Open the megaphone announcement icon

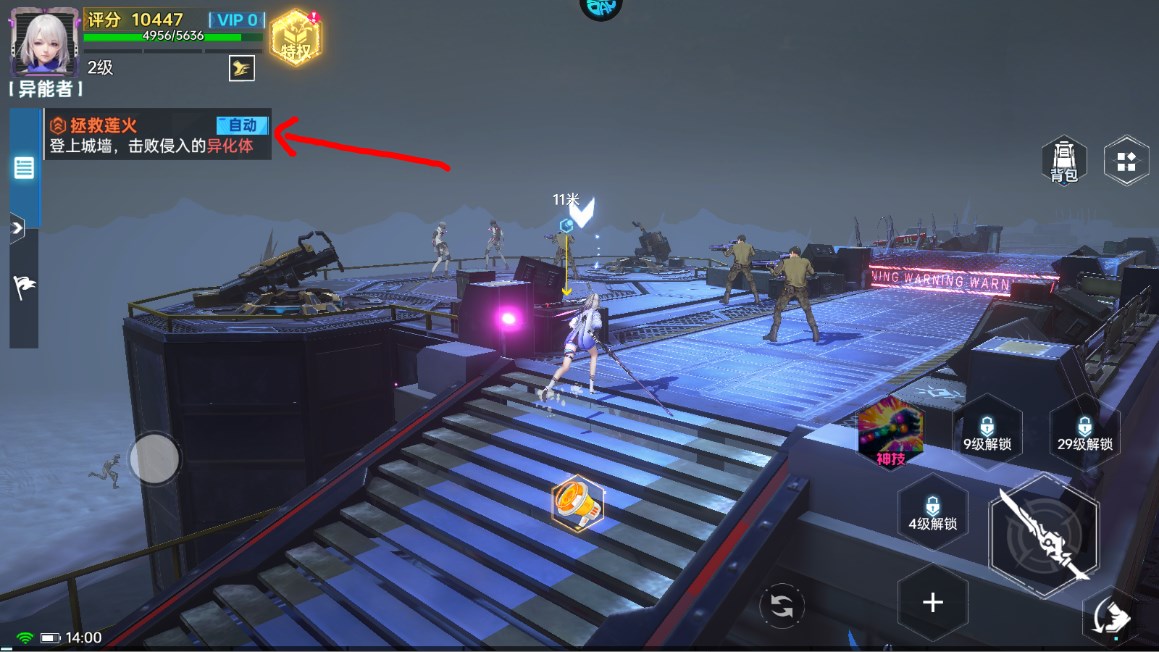tap(578, 502)
